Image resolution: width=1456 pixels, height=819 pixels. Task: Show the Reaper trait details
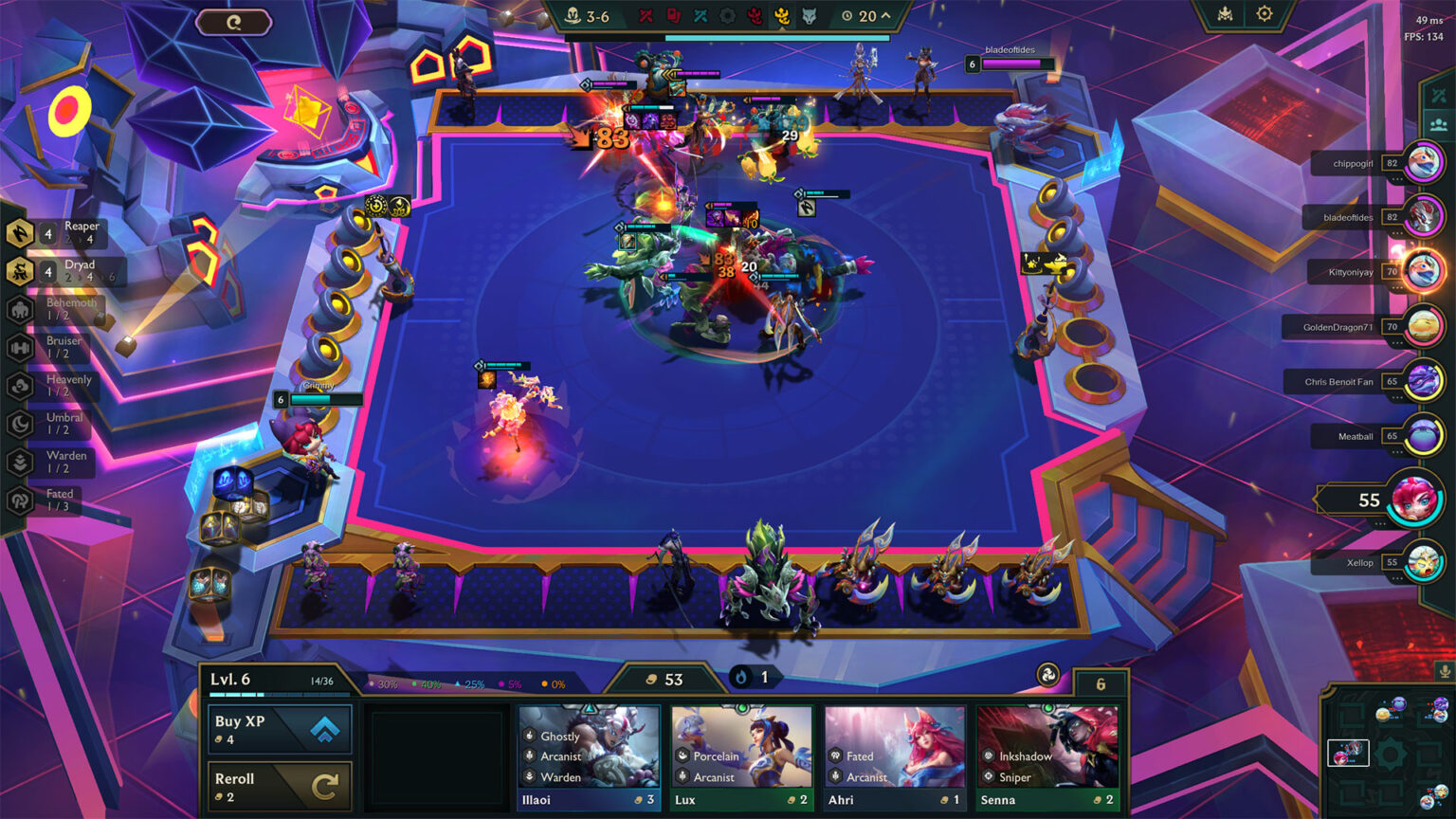[x=57, y=232]
